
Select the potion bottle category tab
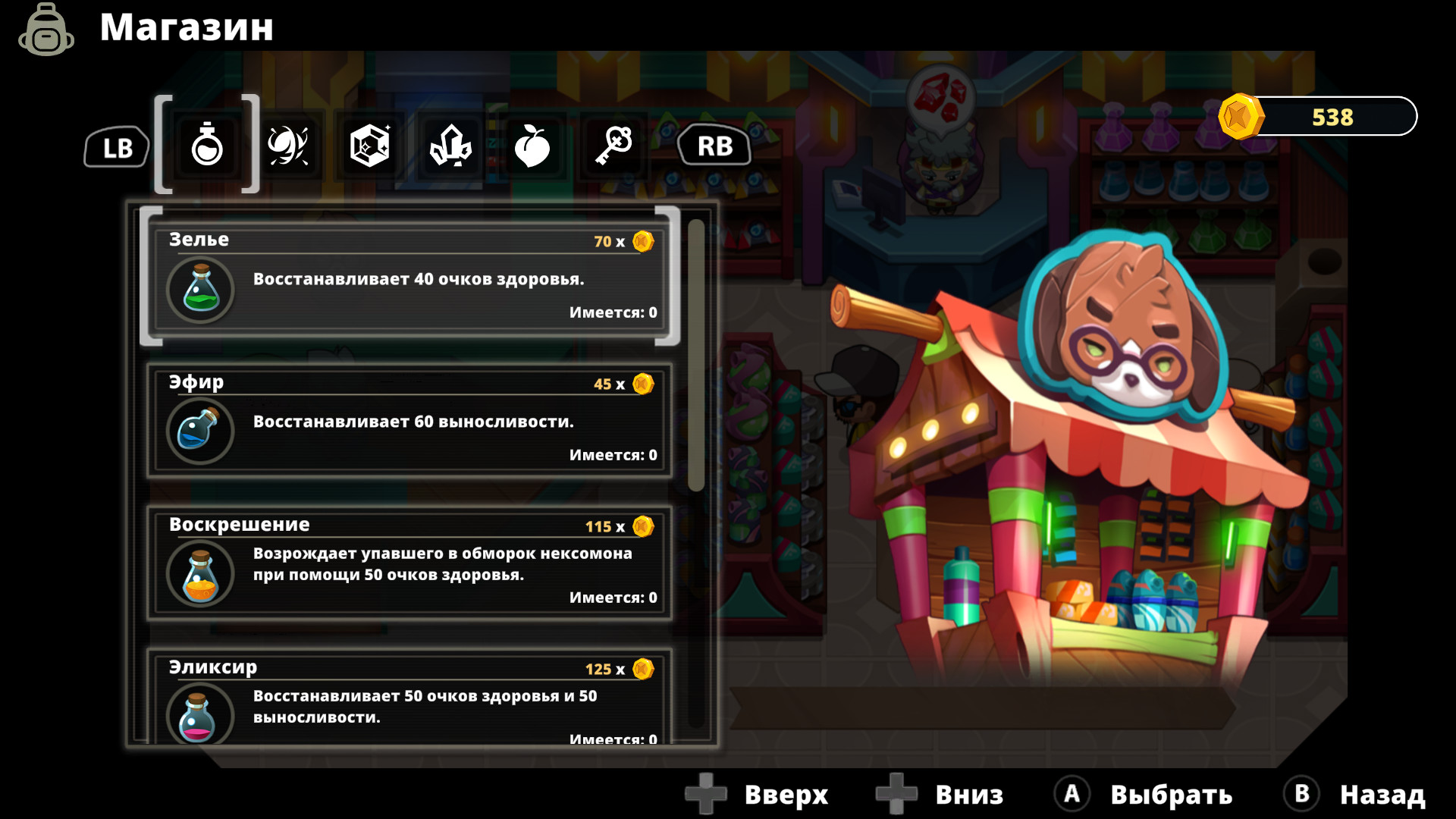208,146
